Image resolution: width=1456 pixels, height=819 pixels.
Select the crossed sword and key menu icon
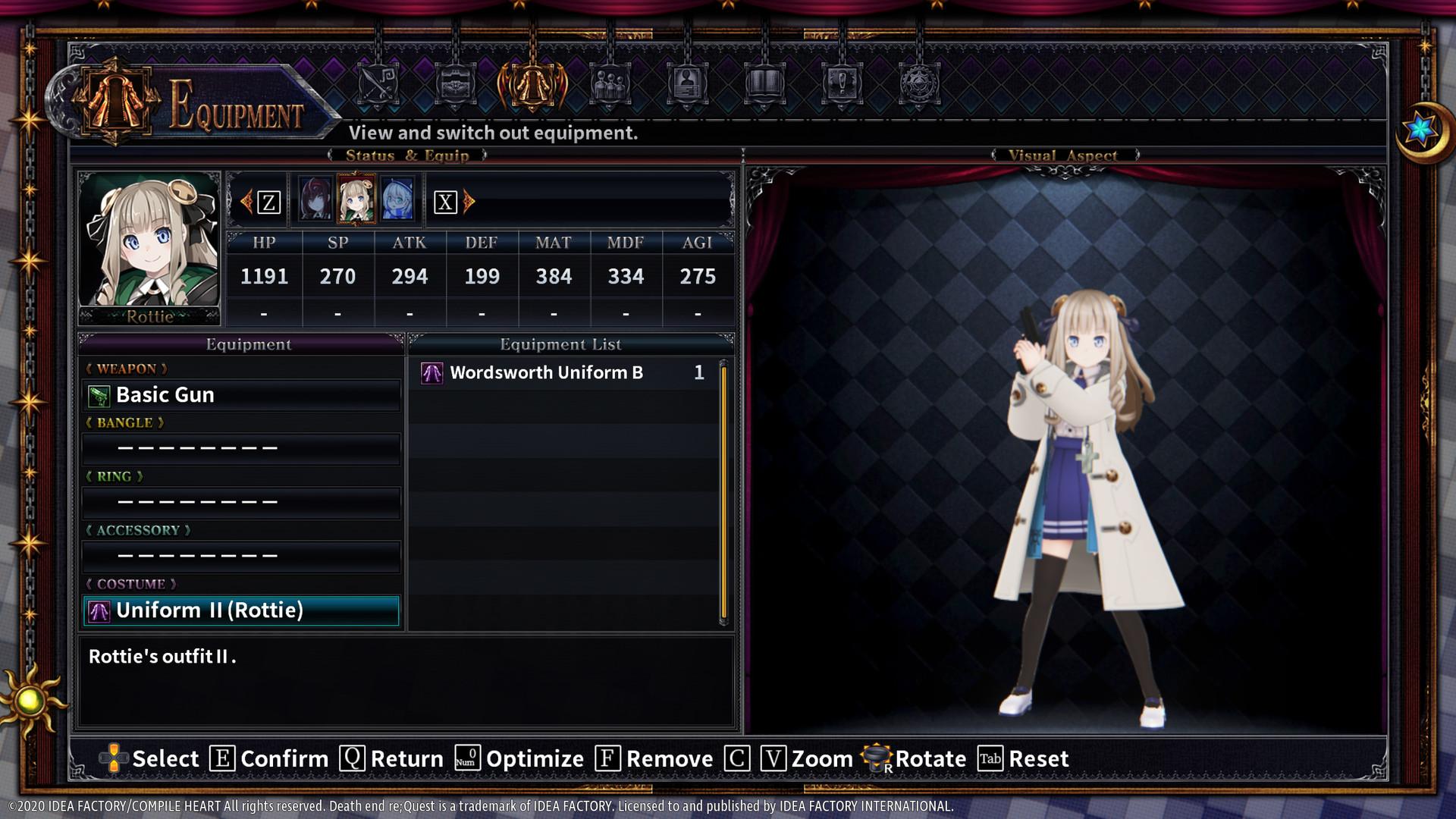tap(377, 85)
